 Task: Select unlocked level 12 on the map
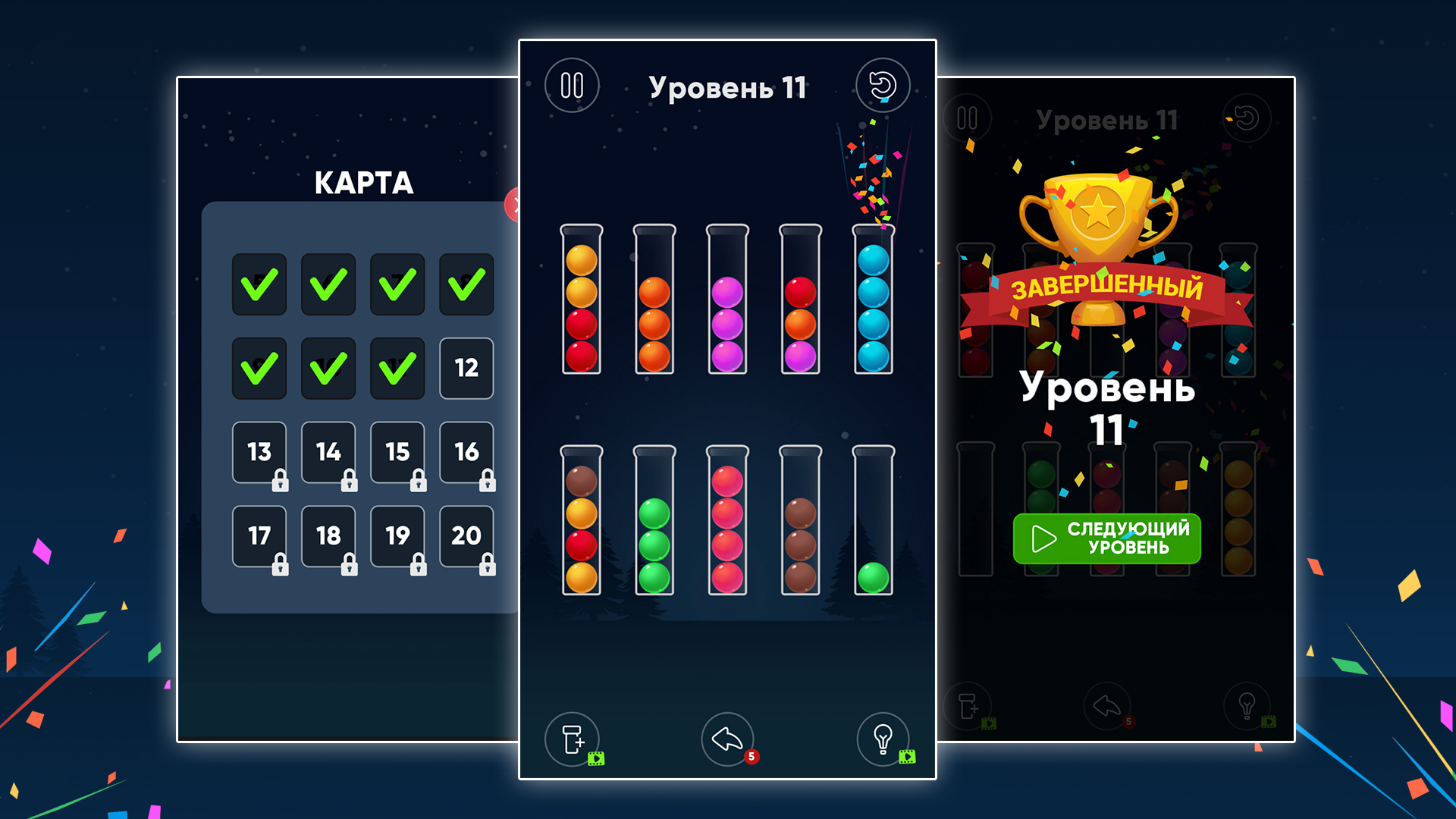[x=466, y=369]
